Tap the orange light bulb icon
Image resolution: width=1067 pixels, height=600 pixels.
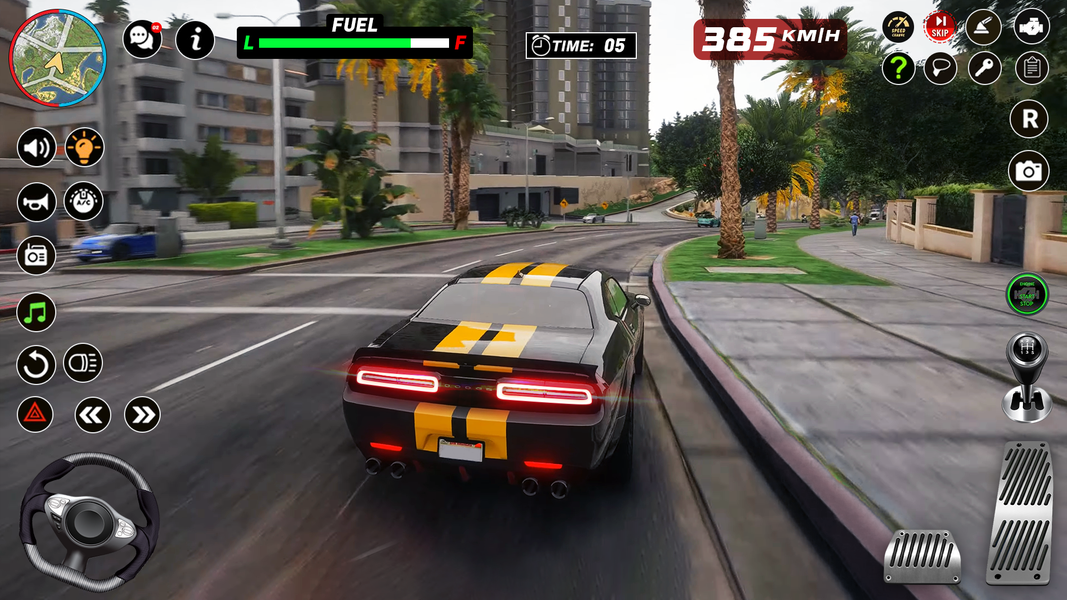pyautogui.click(x=84, y=148)
